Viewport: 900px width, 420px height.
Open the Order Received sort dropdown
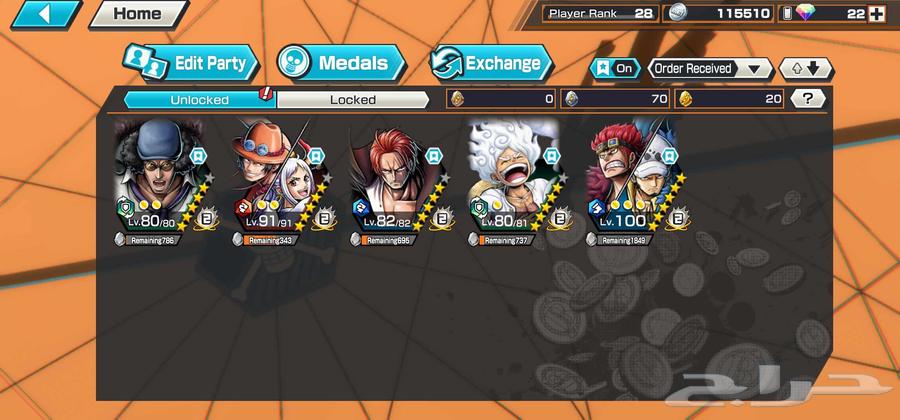[x=710, y=69]
